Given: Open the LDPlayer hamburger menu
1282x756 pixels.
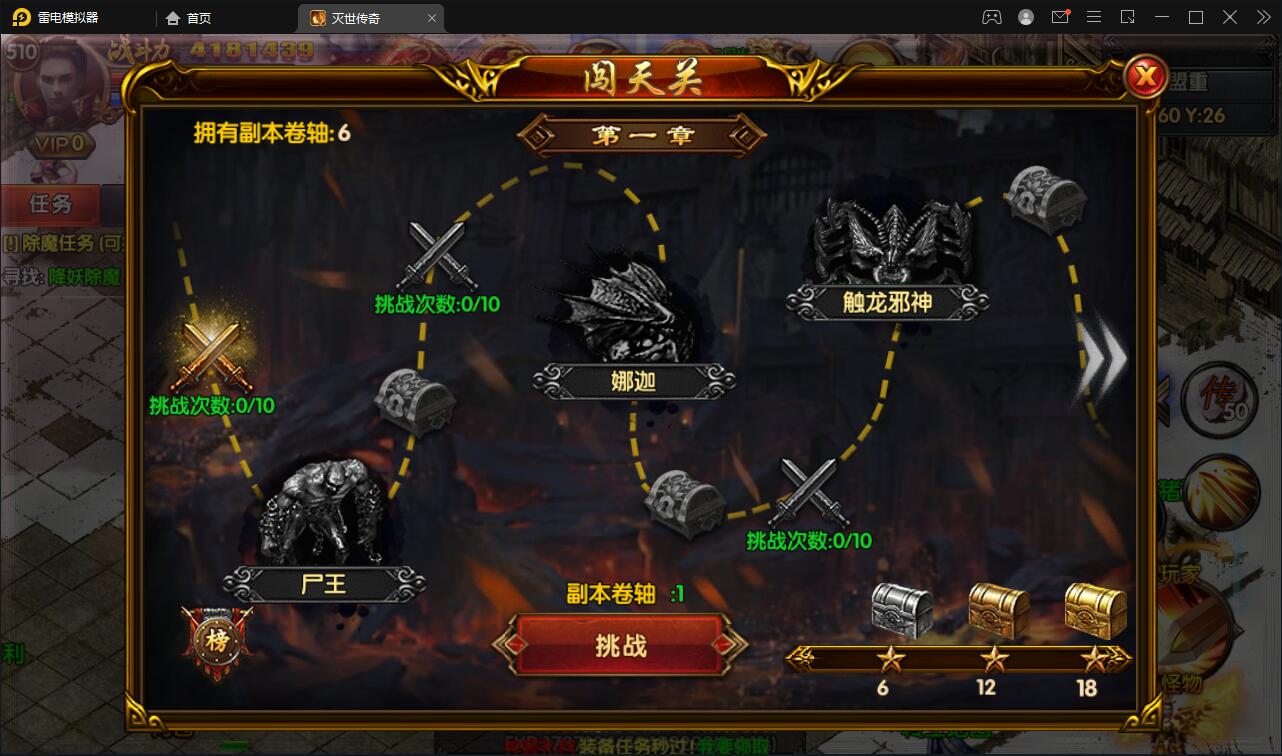Looking at the screenshot, I should tap(1094, 17).
